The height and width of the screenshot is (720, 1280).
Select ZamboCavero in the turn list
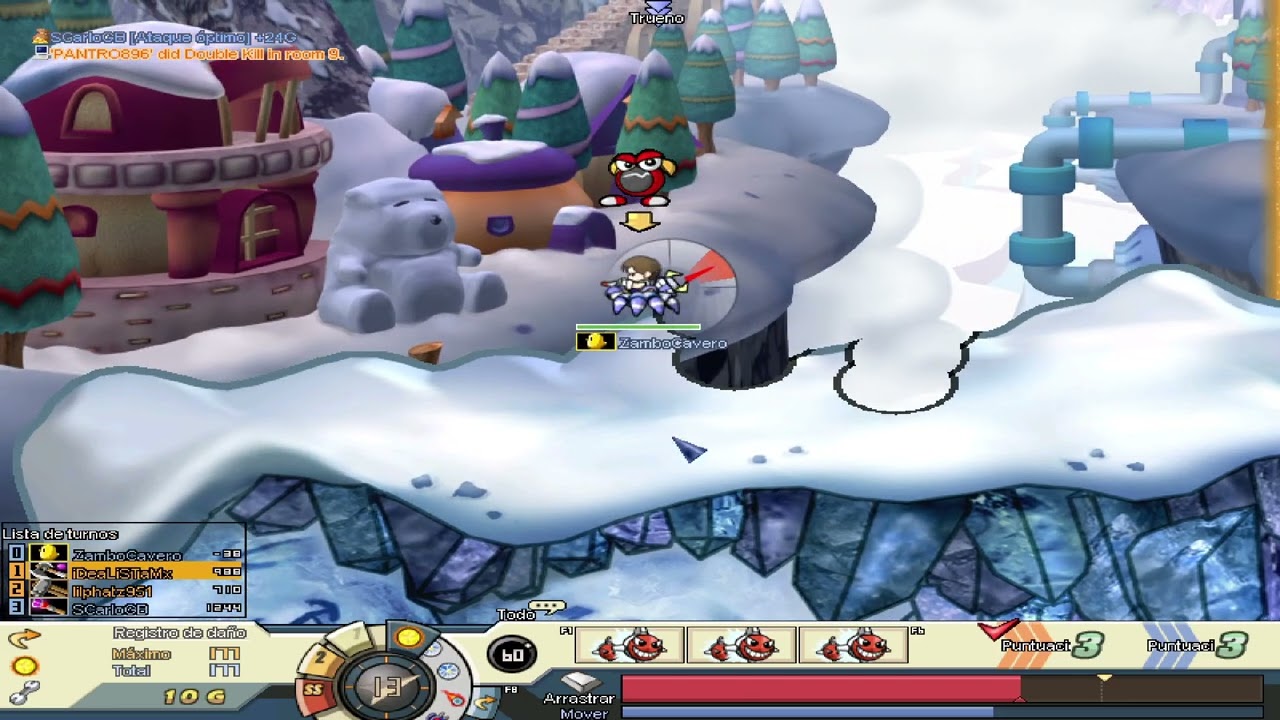point(126,555)
